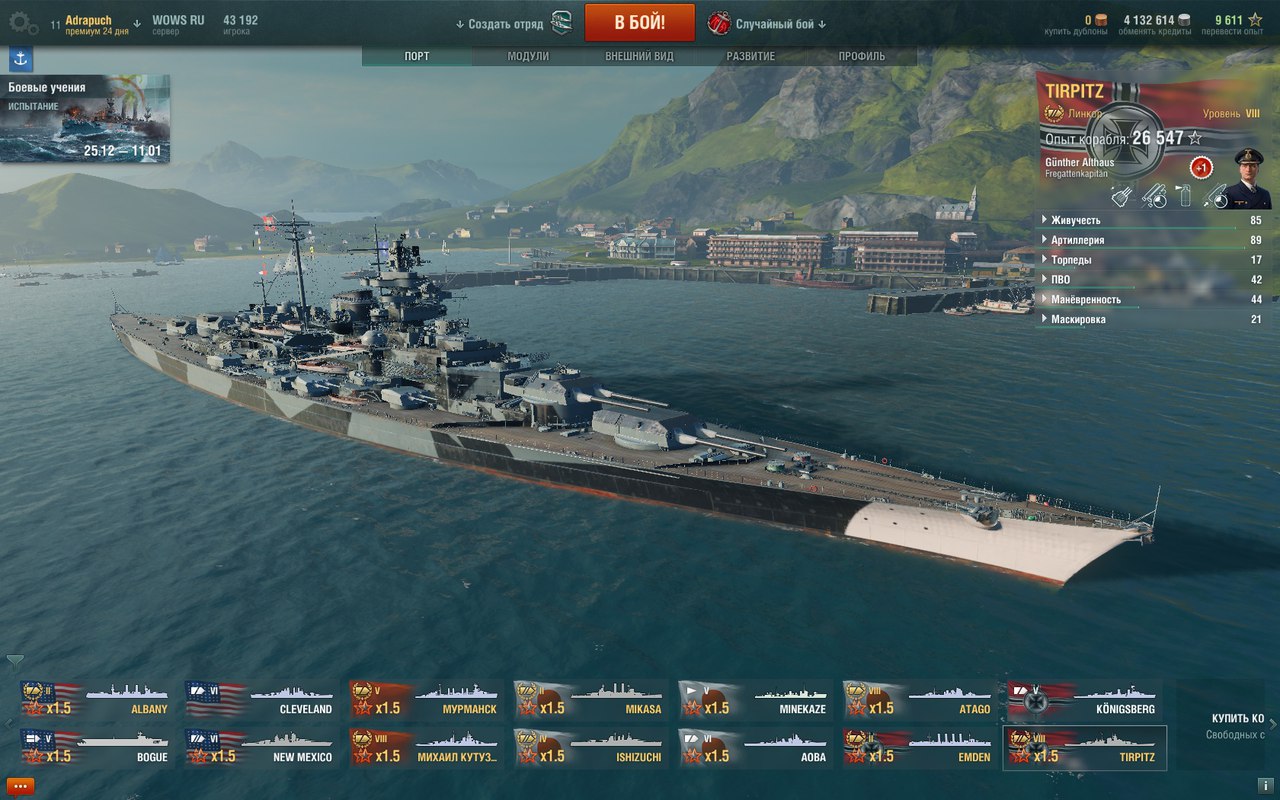The width and height of the screenshot is (1280, 800).
Task: Choose the Мурманск ship slot
Action: tap(425, 699)
